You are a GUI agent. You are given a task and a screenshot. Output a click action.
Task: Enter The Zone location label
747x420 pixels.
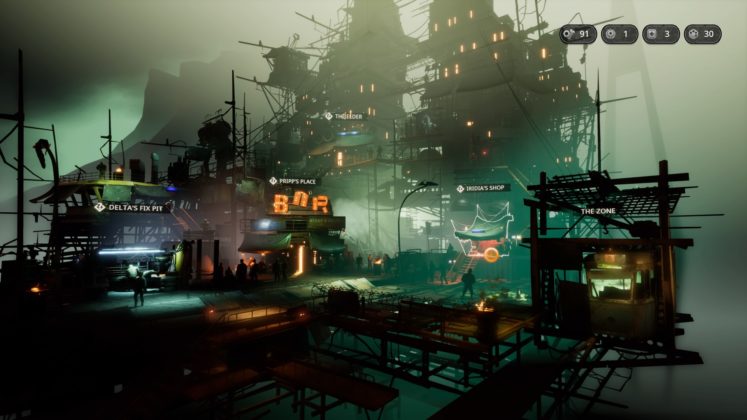point(600,212)
